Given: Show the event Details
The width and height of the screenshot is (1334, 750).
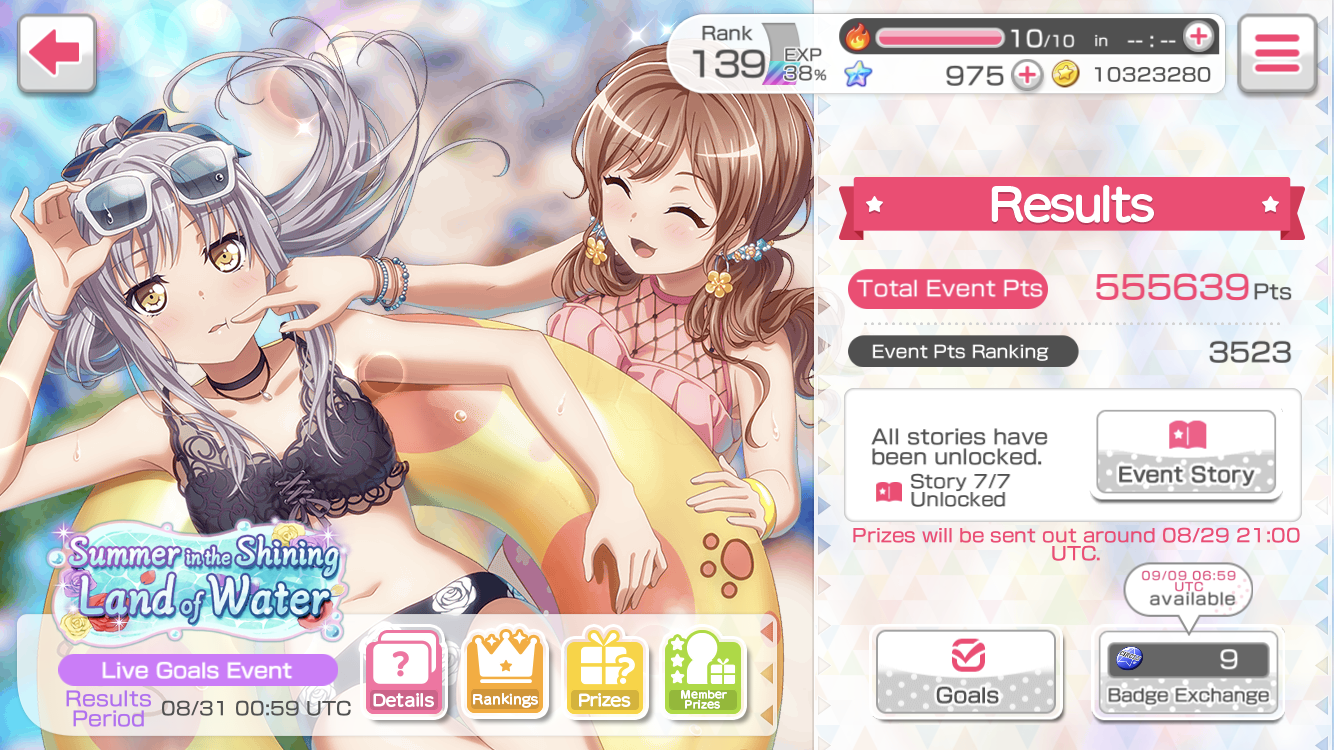Looking at the screenshot, I should click(403, 673).
